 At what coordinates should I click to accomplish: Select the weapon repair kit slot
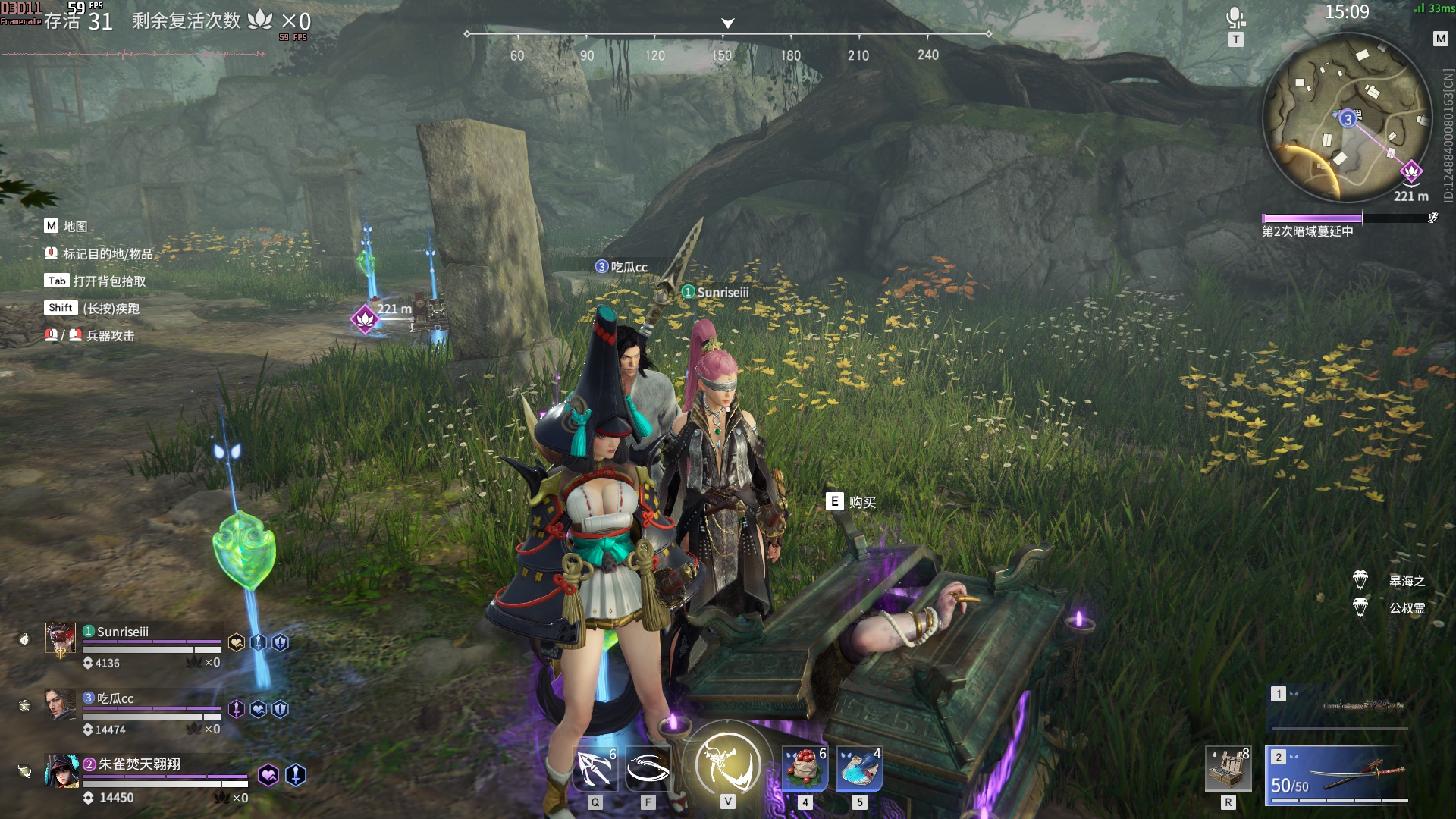coord(1228,770)
